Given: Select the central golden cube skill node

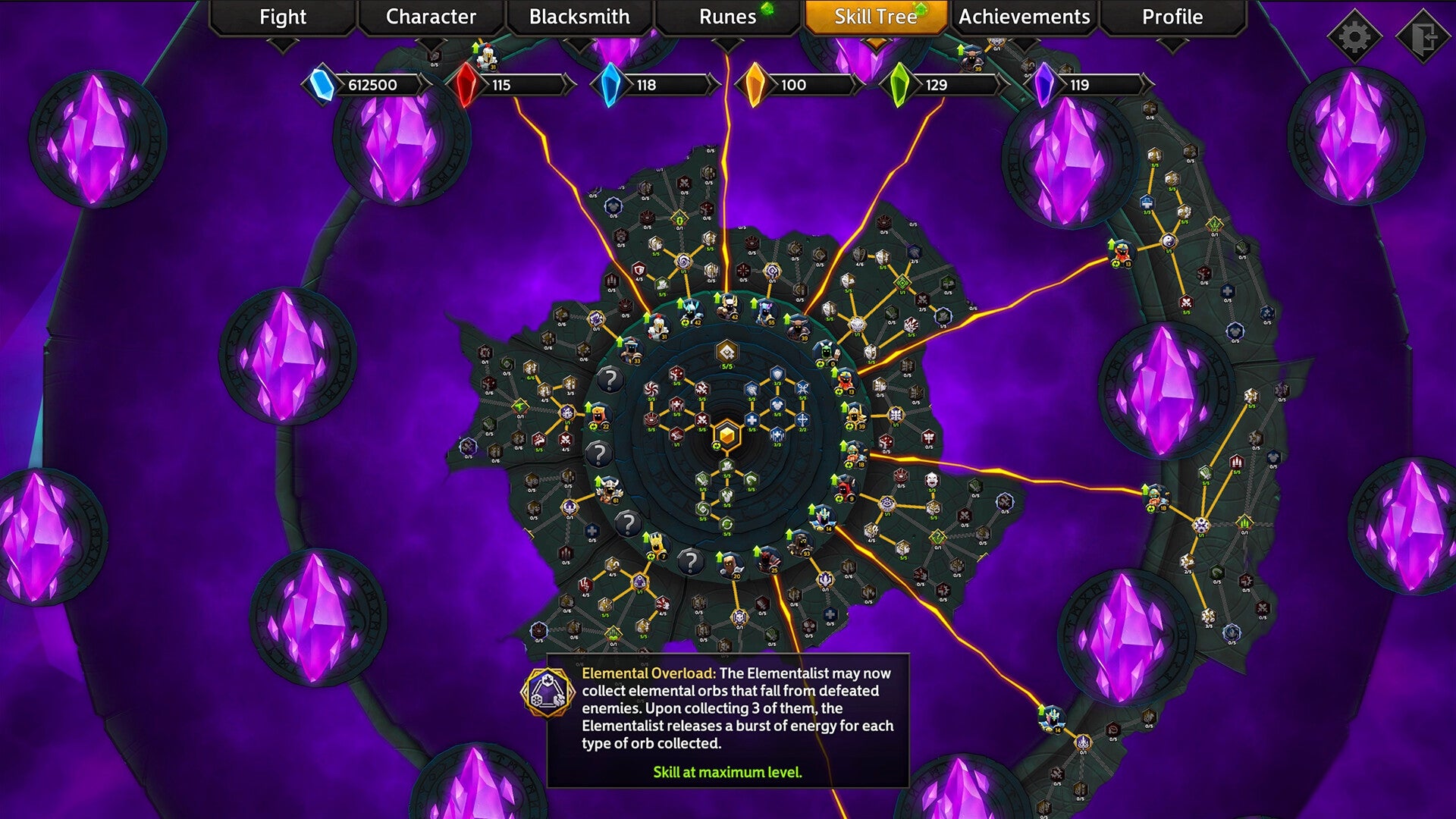Looking at the screenshot, I should (x=727, y=435).
